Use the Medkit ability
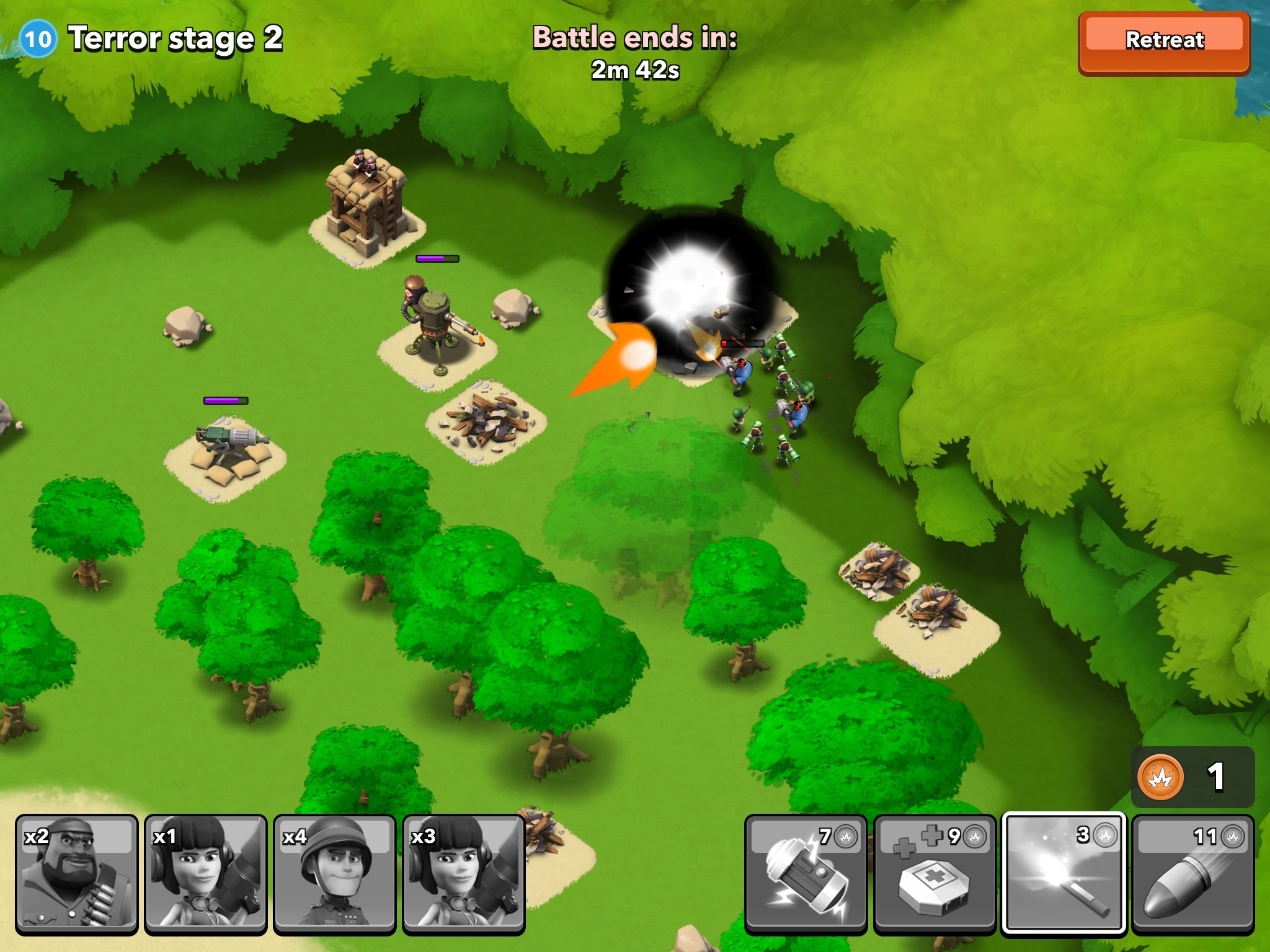This screenshot has height=952, width=1270. 934,874
